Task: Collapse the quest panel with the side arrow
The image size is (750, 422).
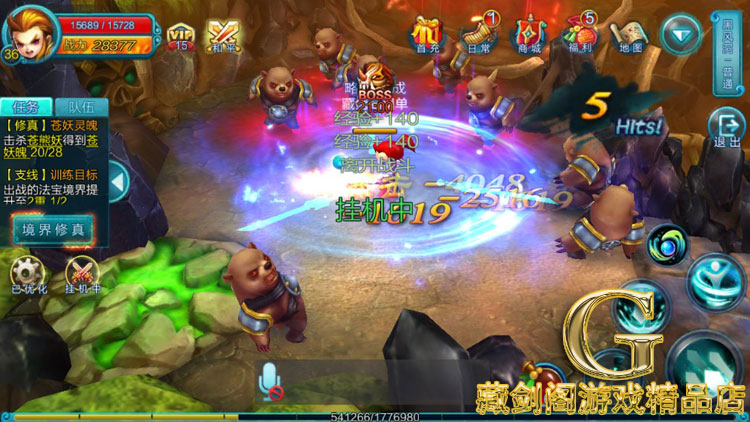Action: tap(117, 183)
